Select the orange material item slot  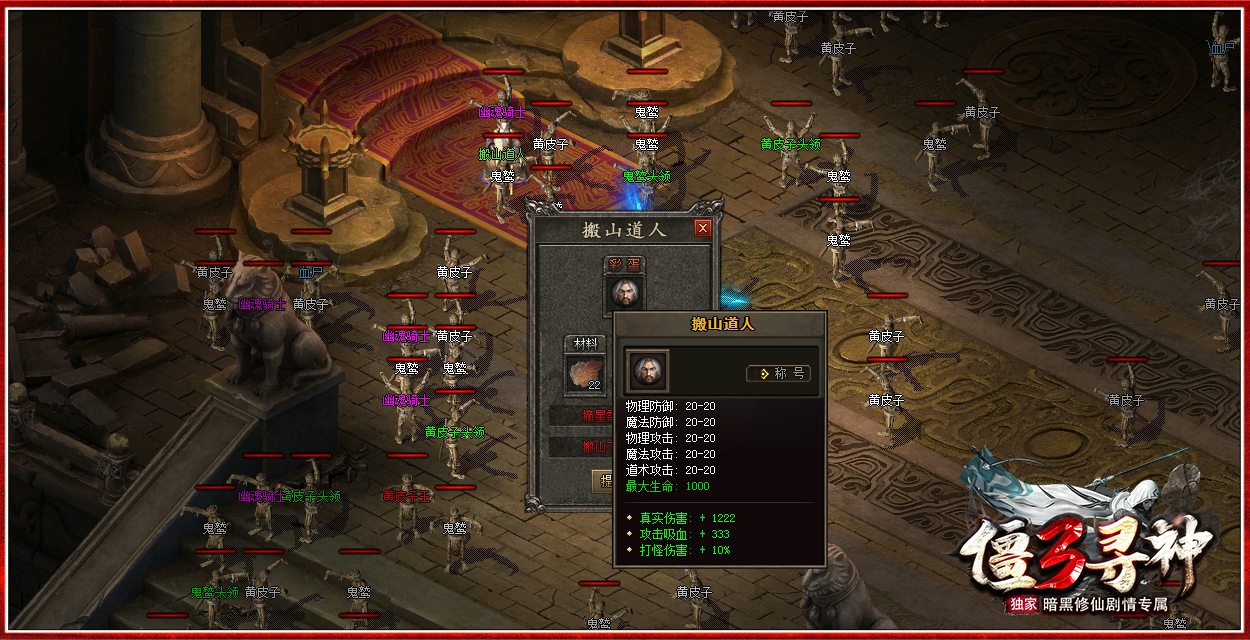coord(586,373)
